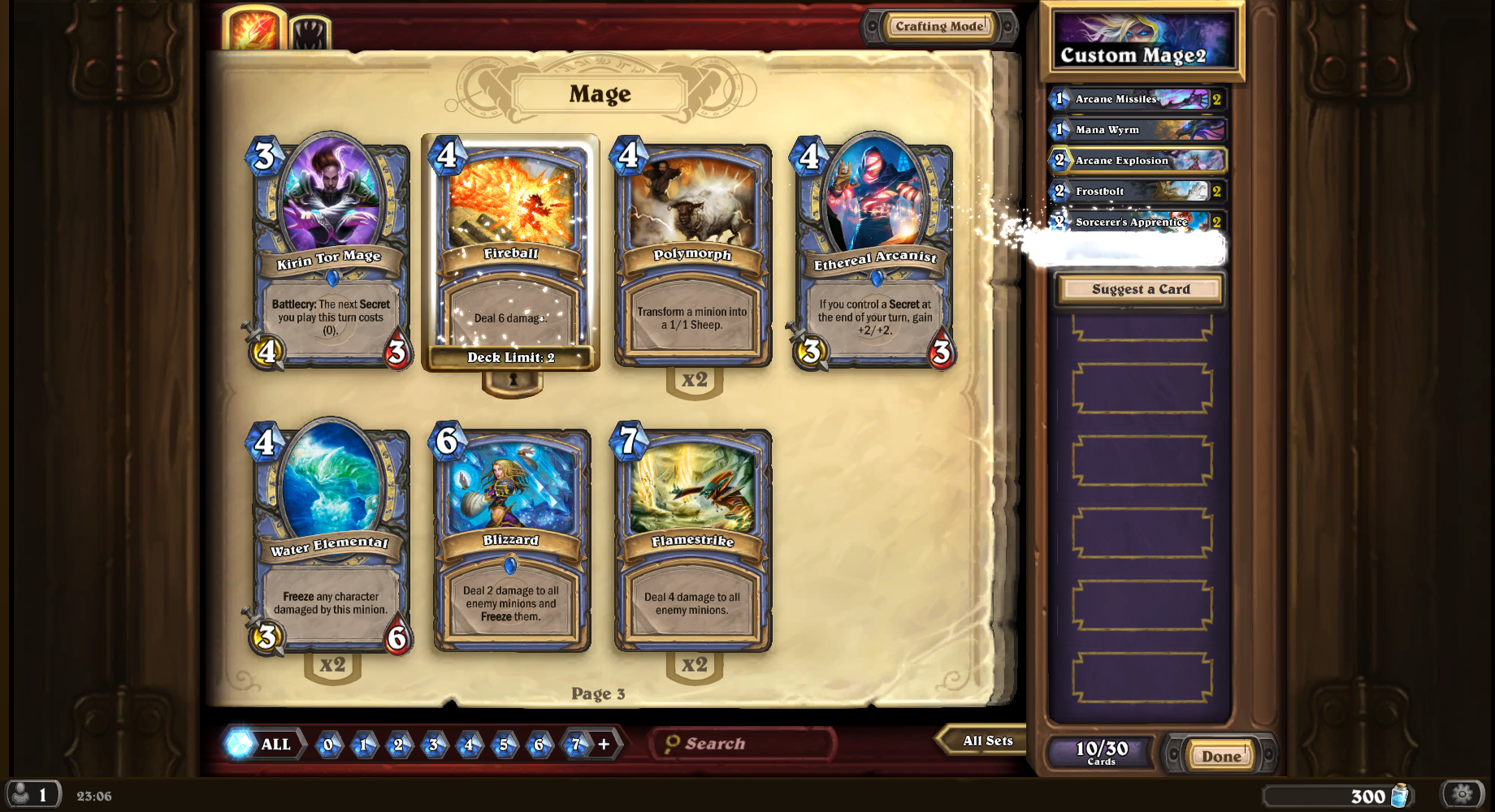Viewport: 1495px width, 812px height.
Task: Open the search magnifying glass icon
Action: pyautogui.click(x=673, y=742)
